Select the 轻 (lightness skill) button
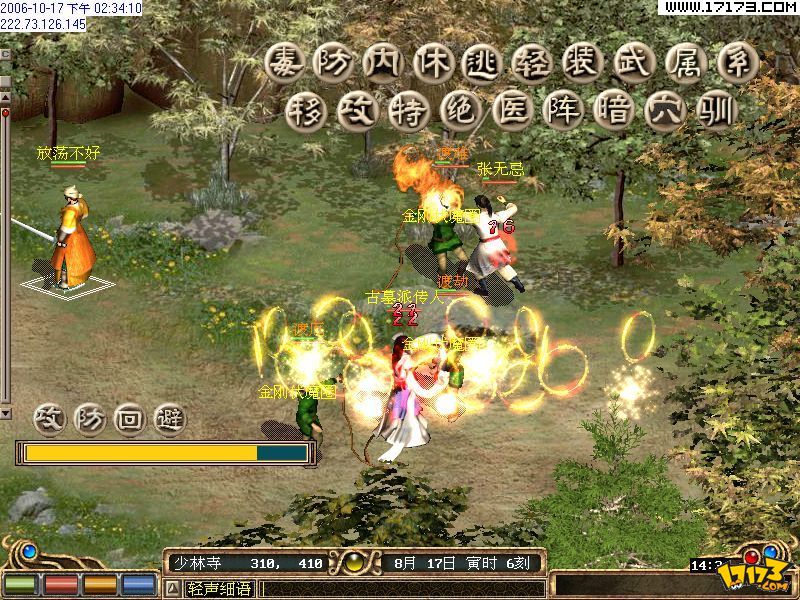Viewport: 800px width, 600px height. click(531, 62)
